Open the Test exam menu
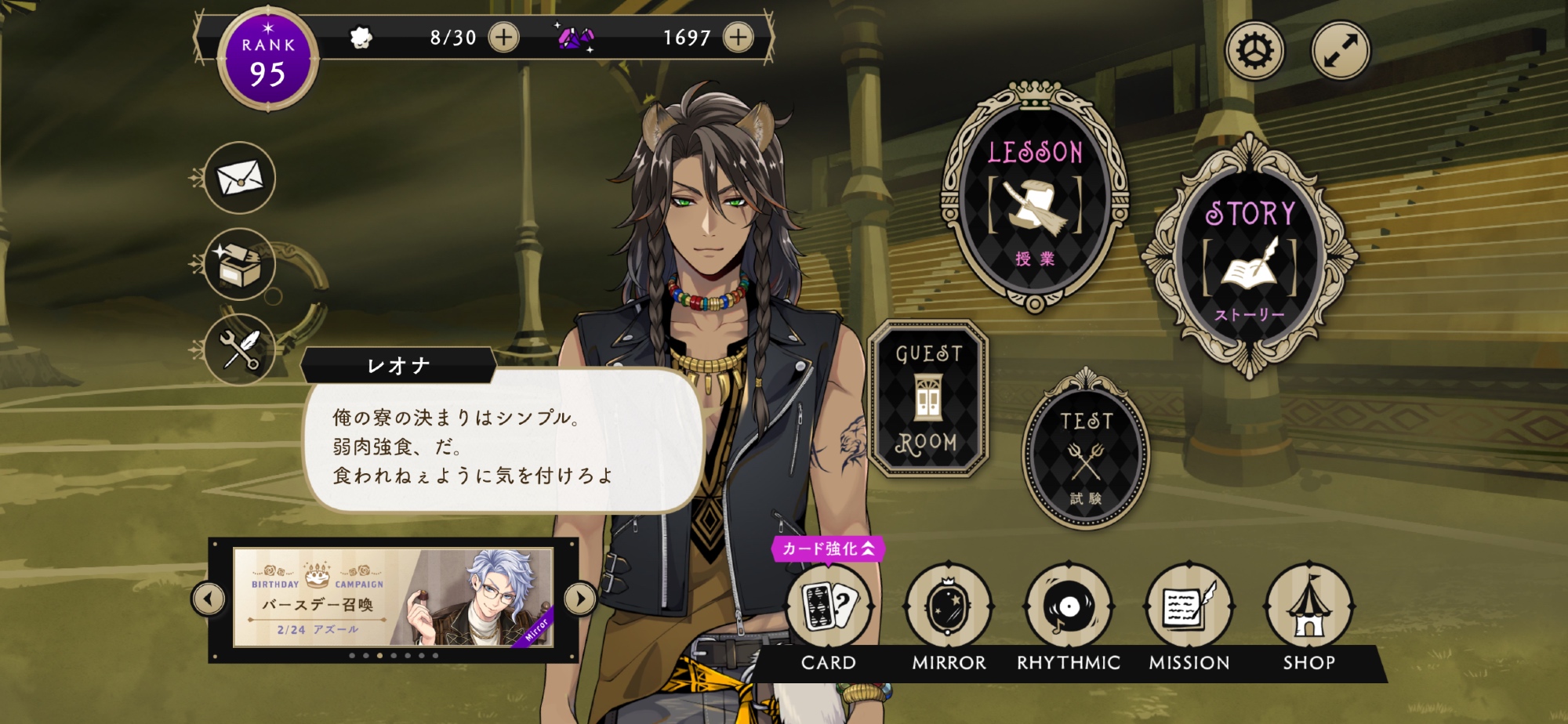 coord(1086,453)
